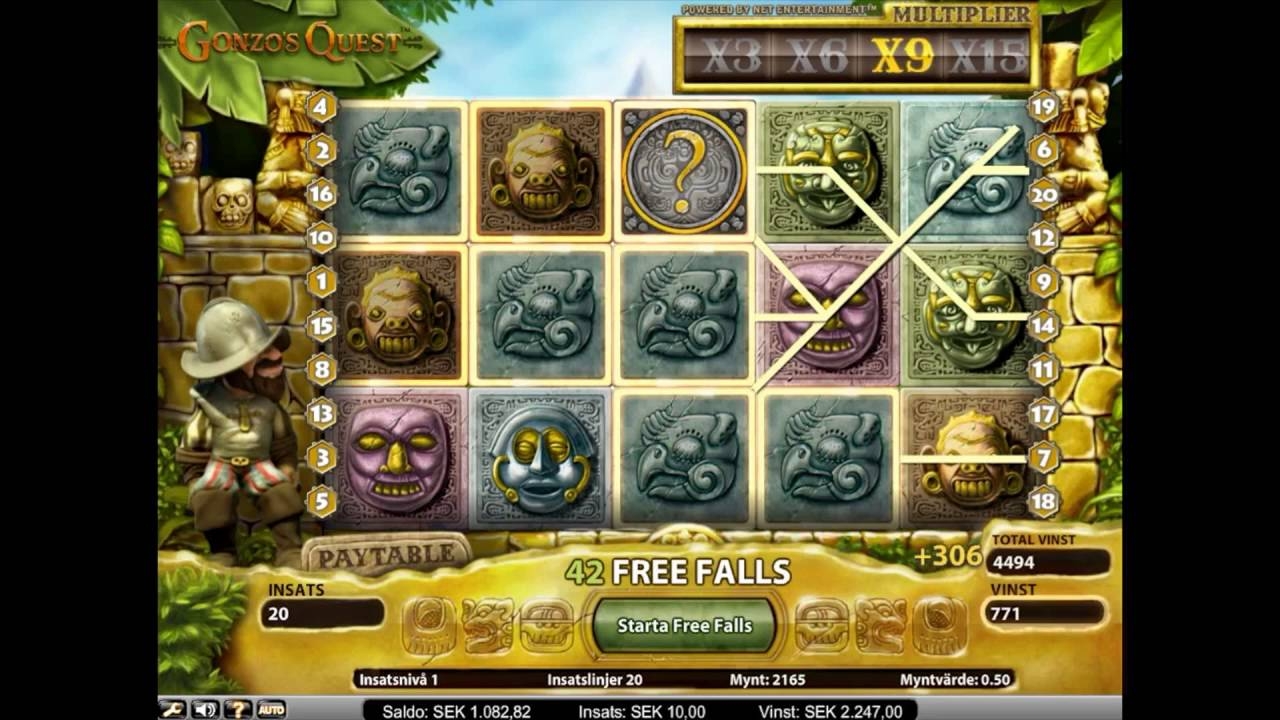Click bet line marker 18
Screen dimensions: 1280x720
[x=1043, y=501]
